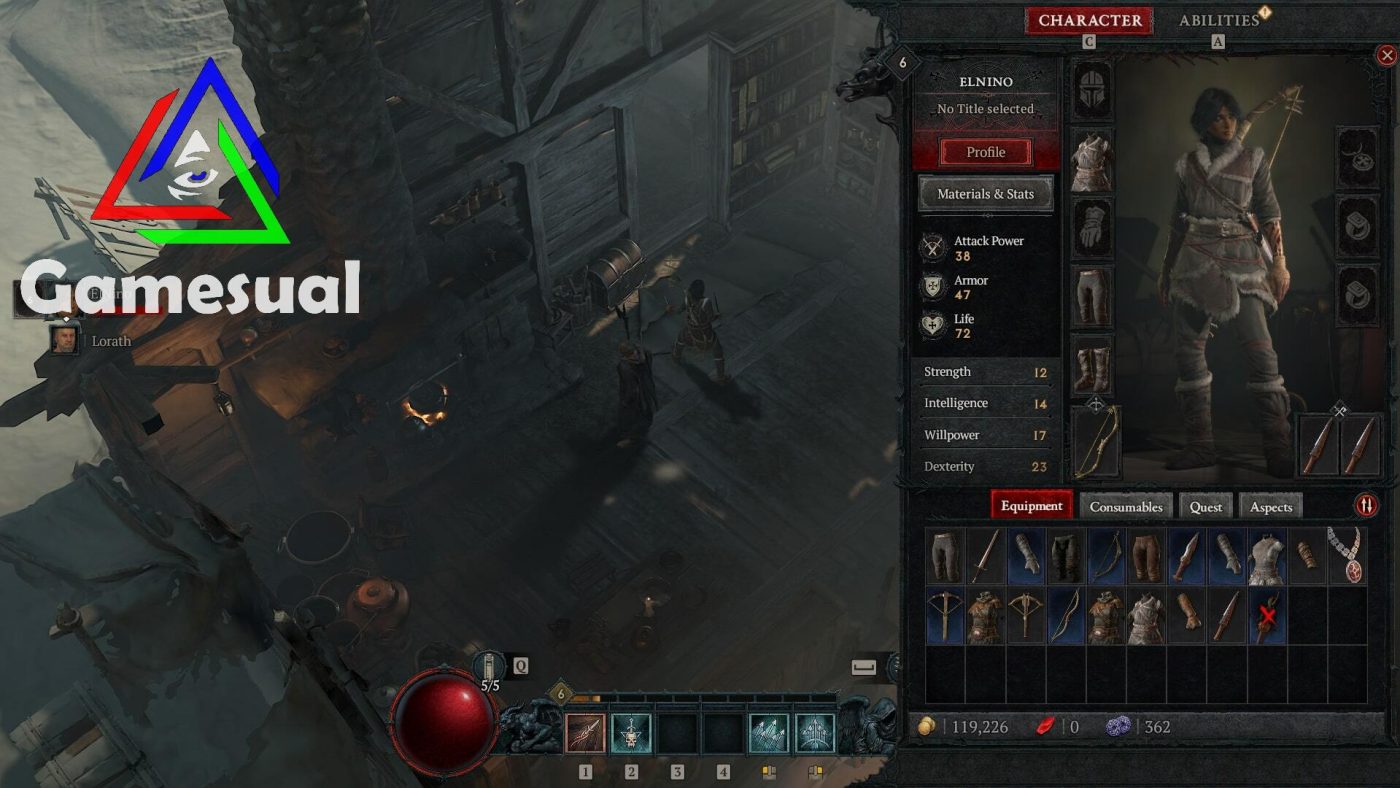Select the Aspects tab
Screen dimensions: 1400x788
[x=1271, y=507]
